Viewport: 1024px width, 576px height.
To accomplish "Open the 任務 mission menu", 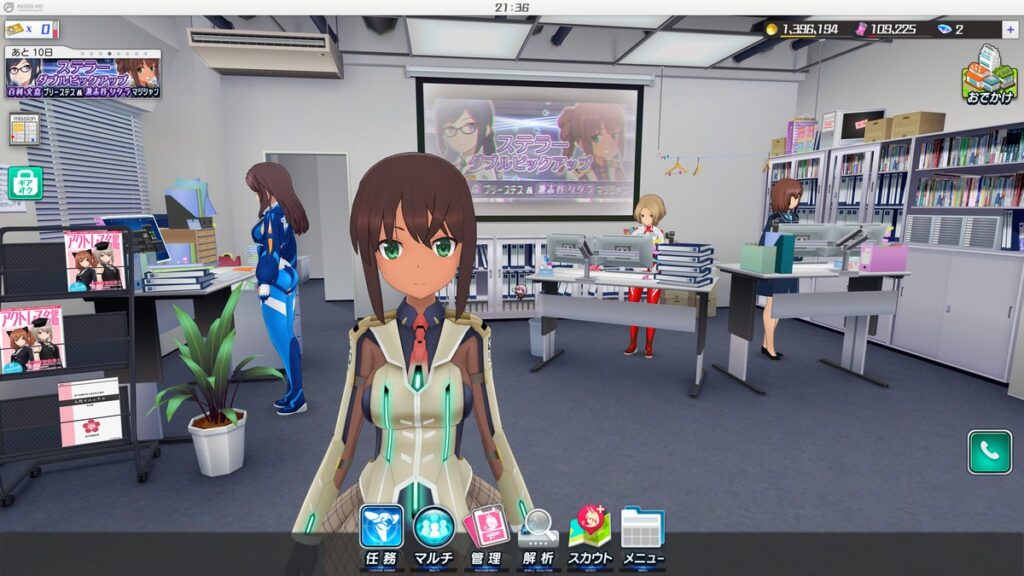I will (x=382, y=535).
